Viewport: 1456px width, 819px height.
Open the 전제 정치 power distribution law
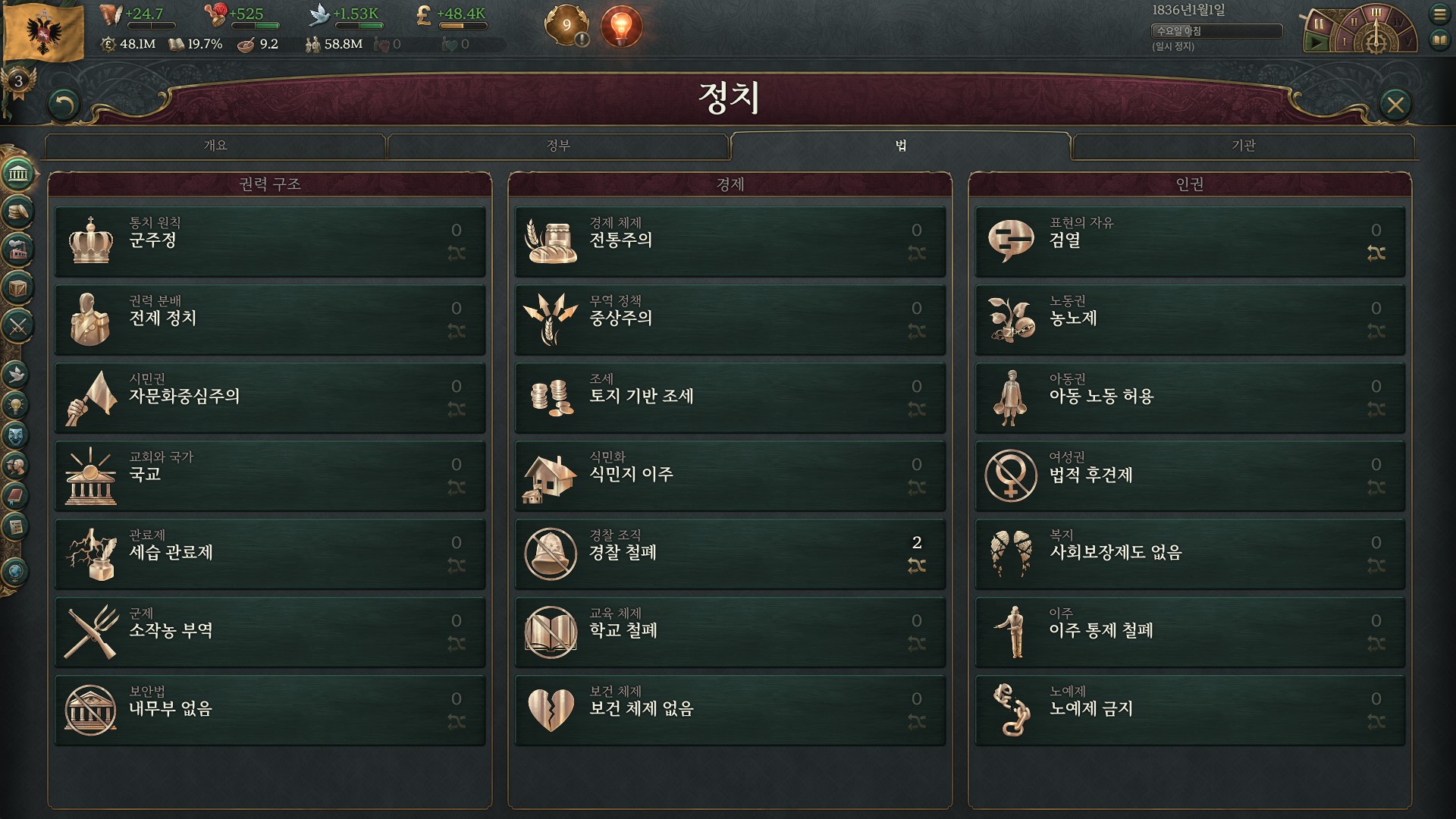click(x=269, y=319)
